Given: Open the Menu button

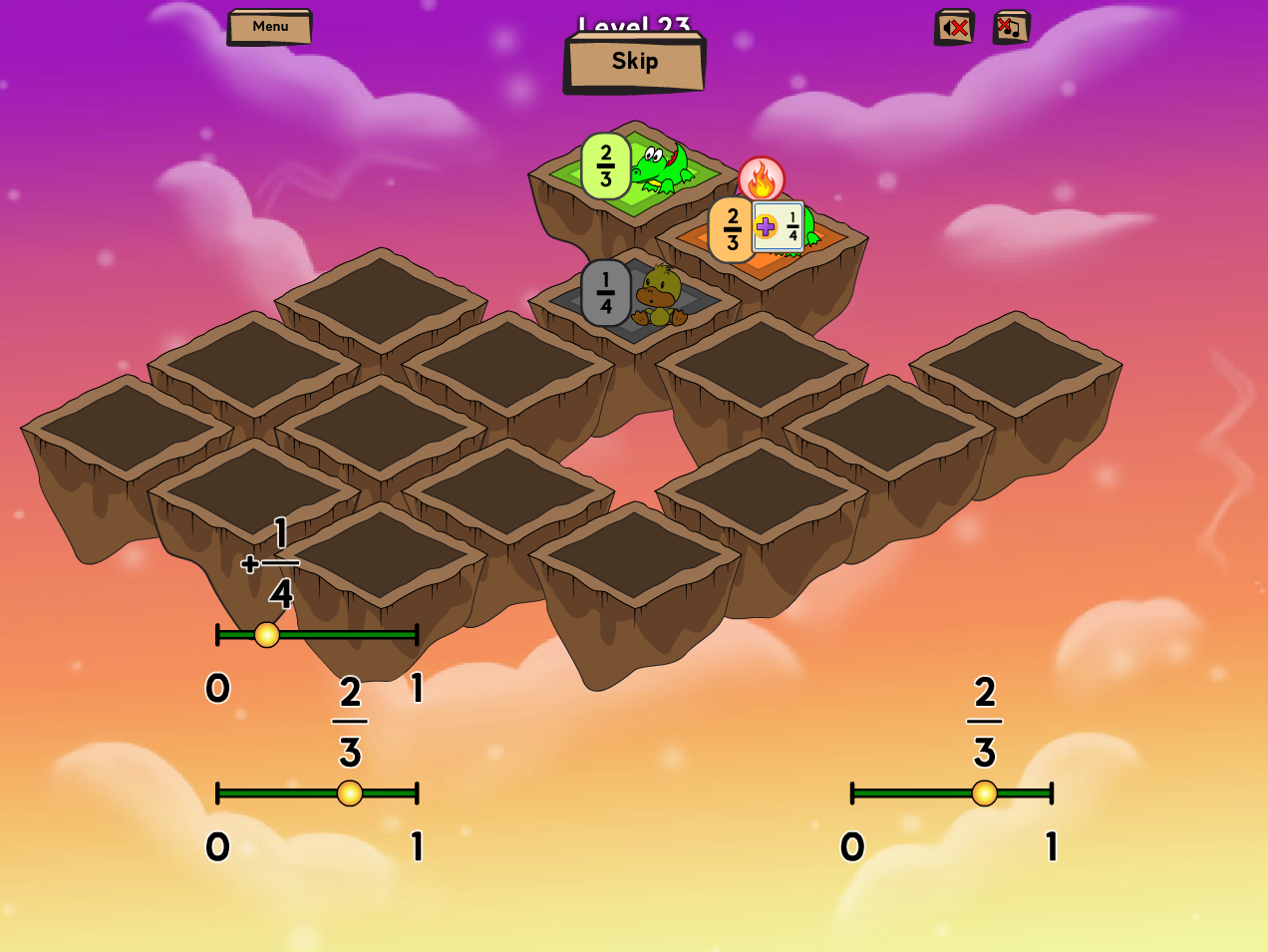Looking at the screenshot, I should pos(269,27).
